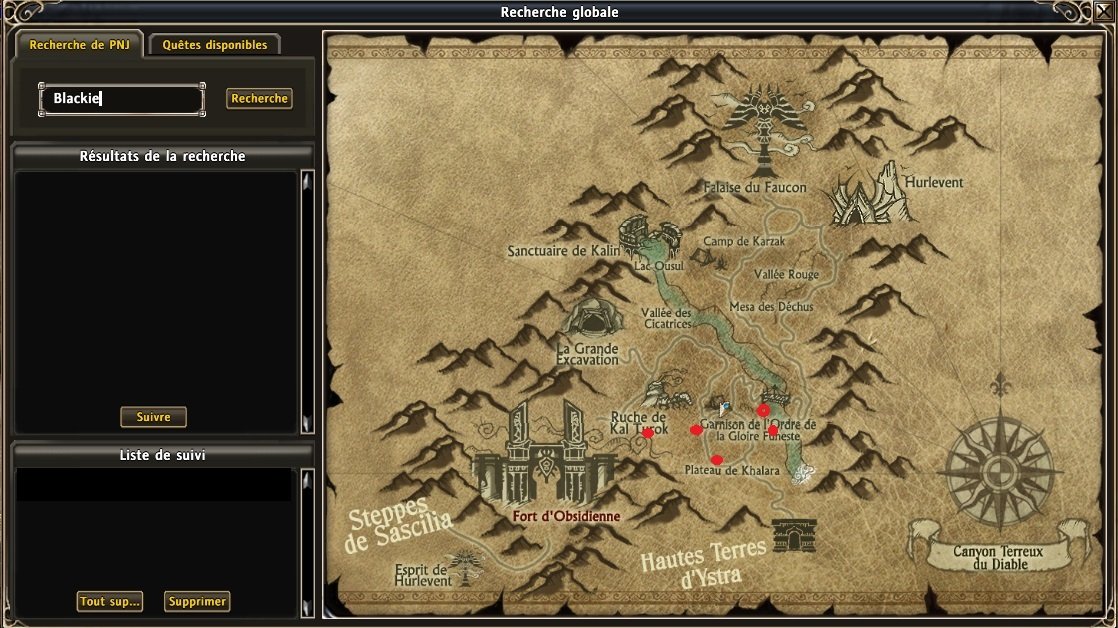The height and width of the screenshot is (628, 1118).
Task: Click the Supprimer button
Action: (x=197, y=602)
